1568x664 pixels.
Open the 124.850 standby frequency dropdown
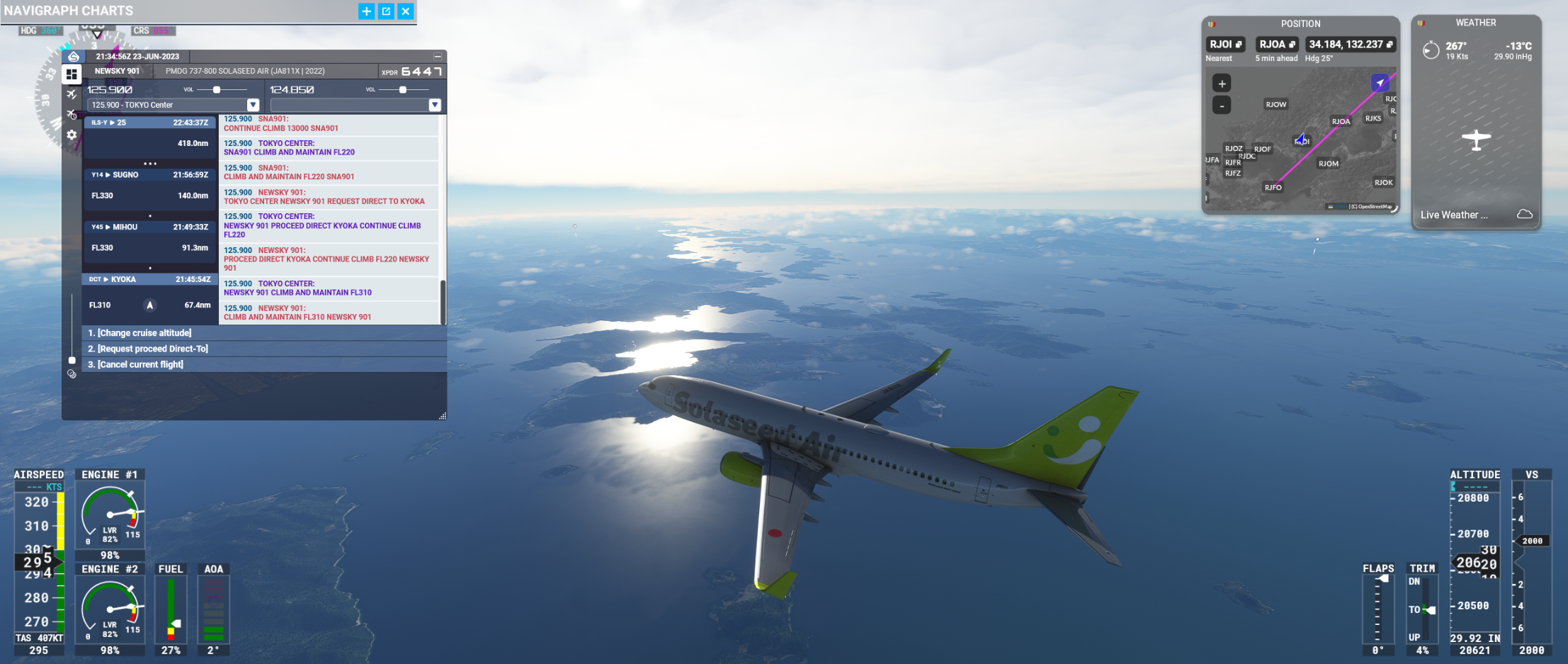tap(435, 105)
